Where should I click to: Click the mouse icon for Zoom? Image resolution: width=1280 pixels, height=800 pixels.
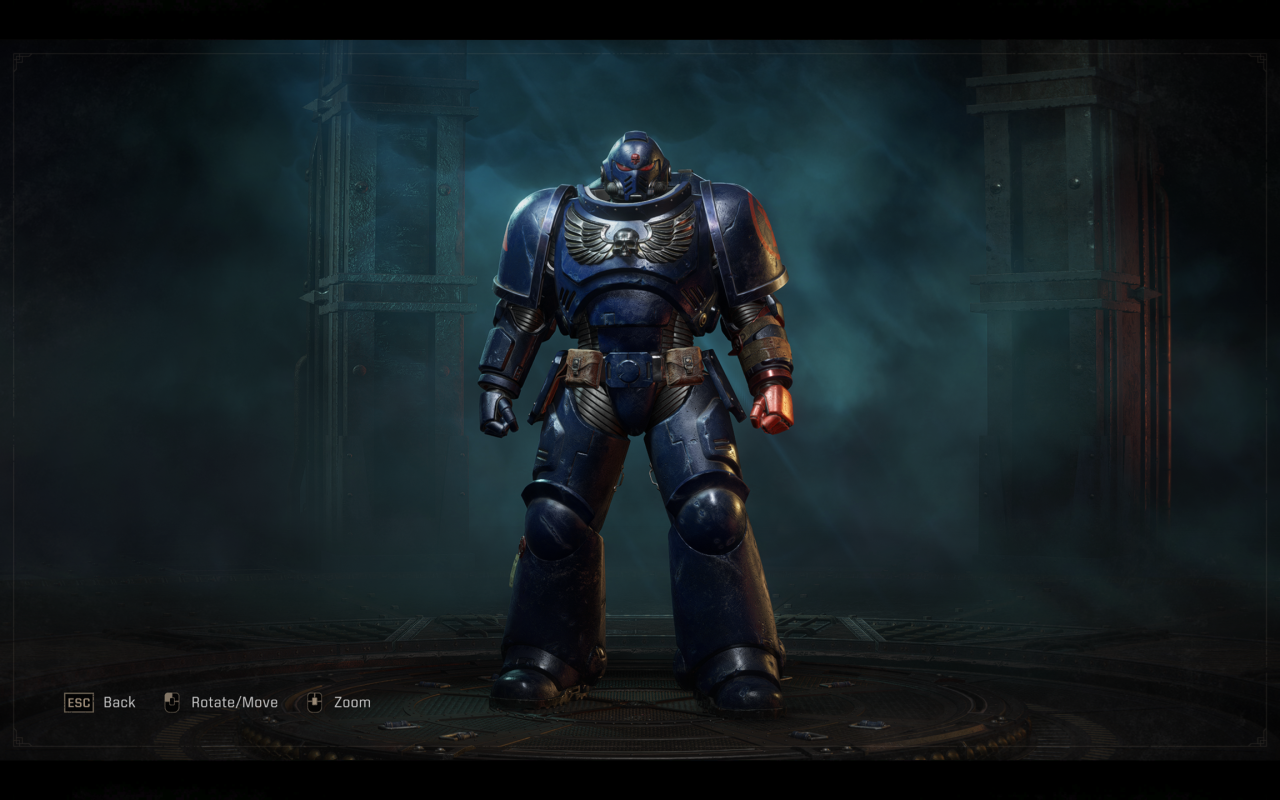(316, 702)
